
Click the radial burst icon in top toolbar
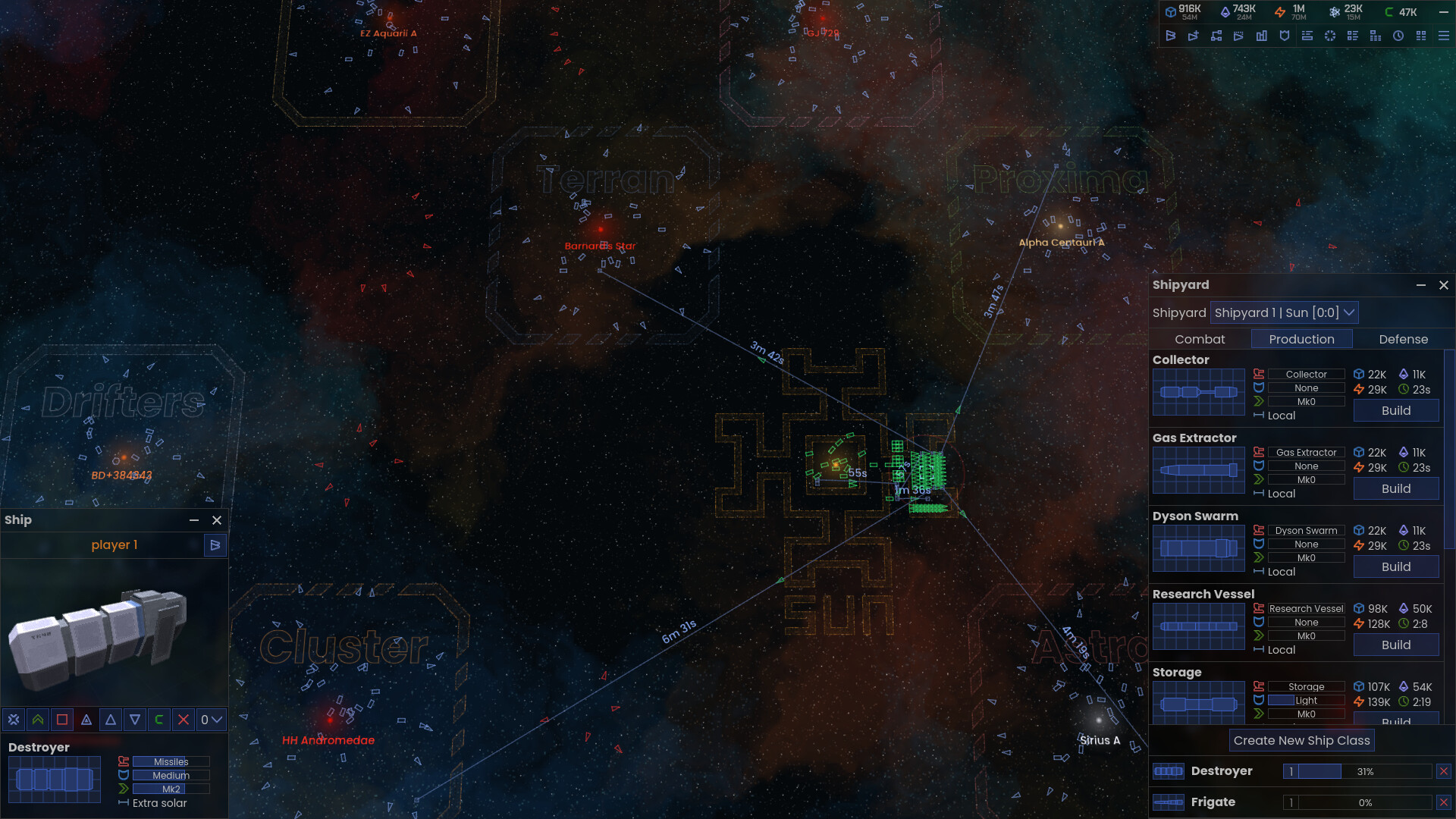click(x=1329, y=36)
